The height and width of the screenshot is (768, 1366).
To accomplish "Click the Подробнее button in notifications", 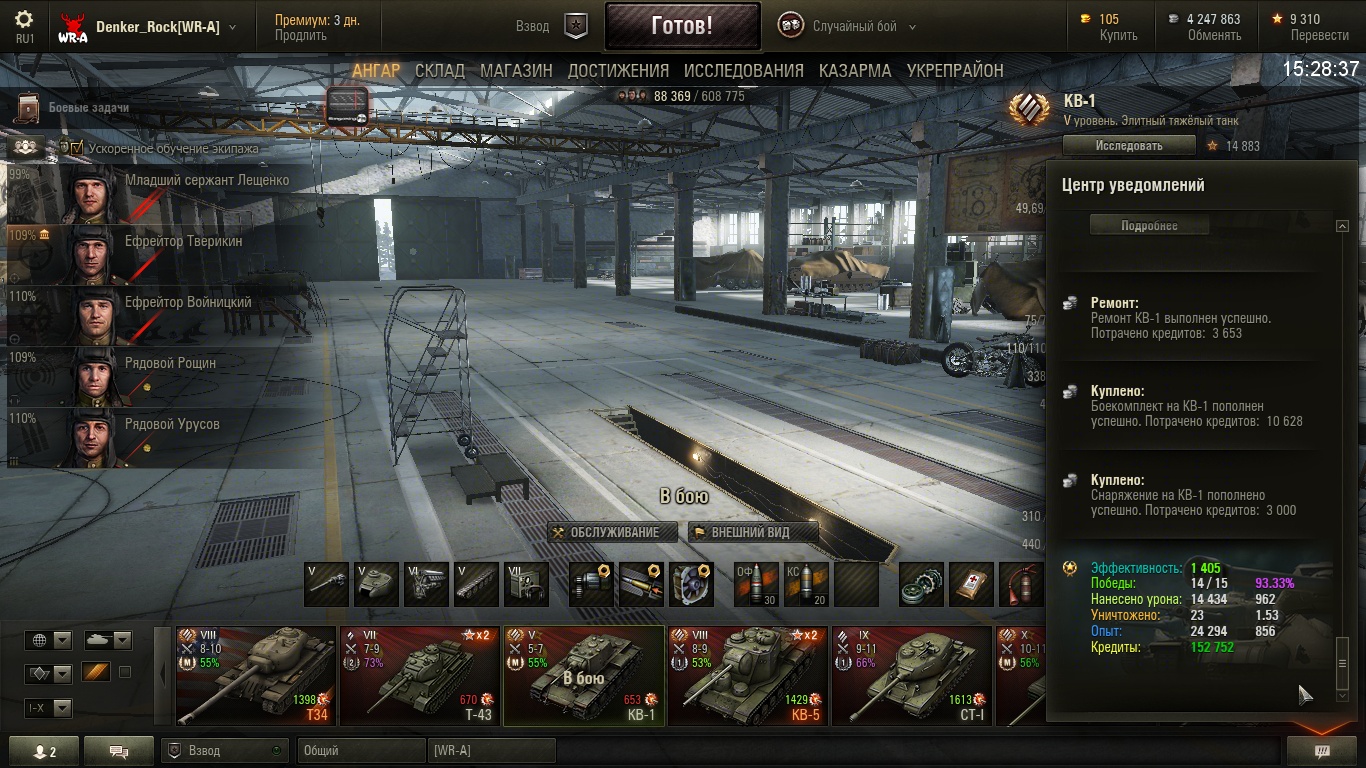I will (x=1149, y=226).
